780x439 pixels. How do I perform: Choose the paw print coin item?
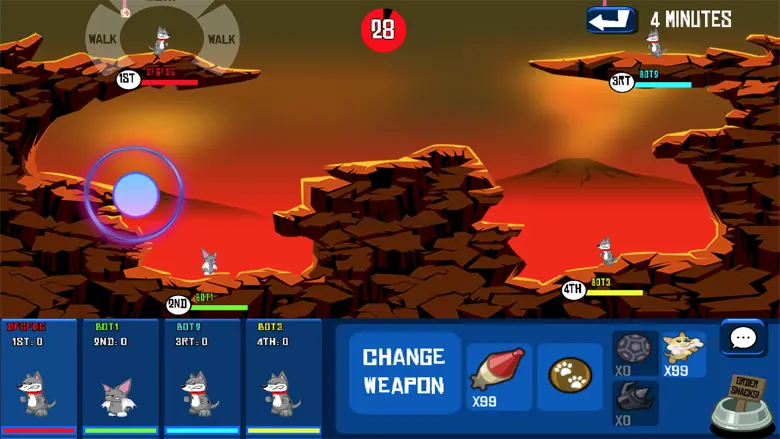569,376
